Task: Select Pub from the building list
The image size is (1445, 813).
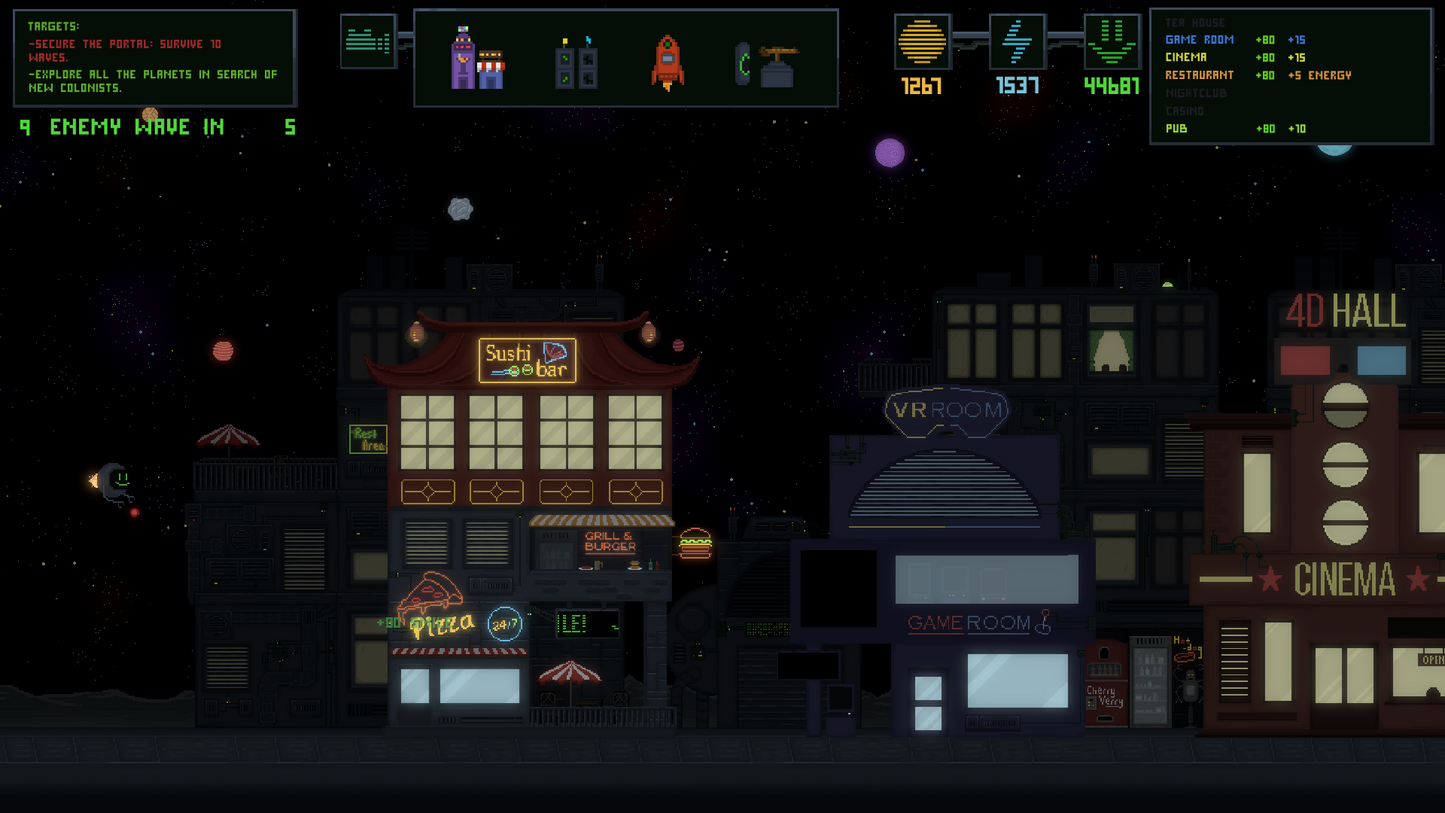Action: pos(1176,129)
